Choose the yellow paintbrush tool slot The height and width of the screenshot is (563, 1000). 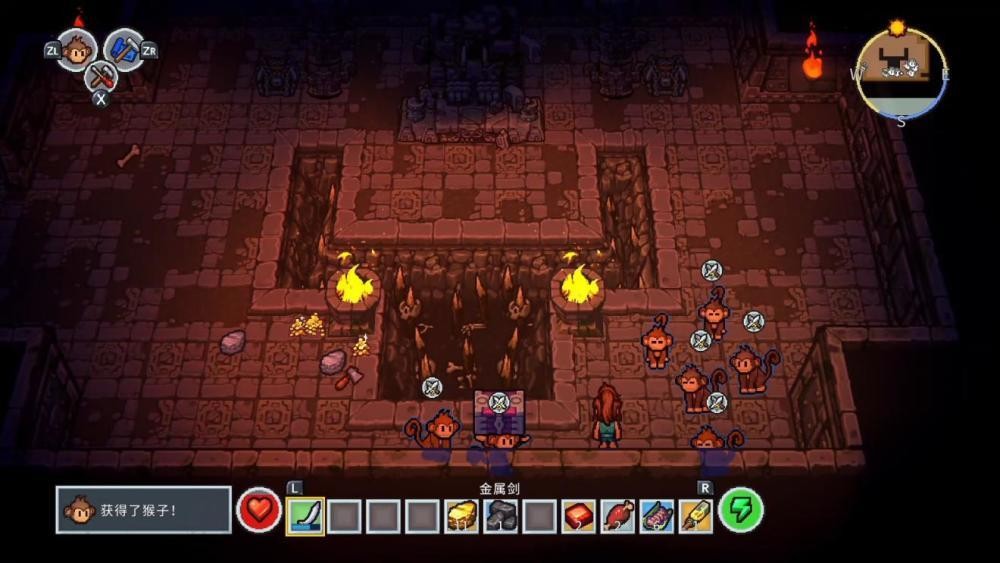coord(695,515)
